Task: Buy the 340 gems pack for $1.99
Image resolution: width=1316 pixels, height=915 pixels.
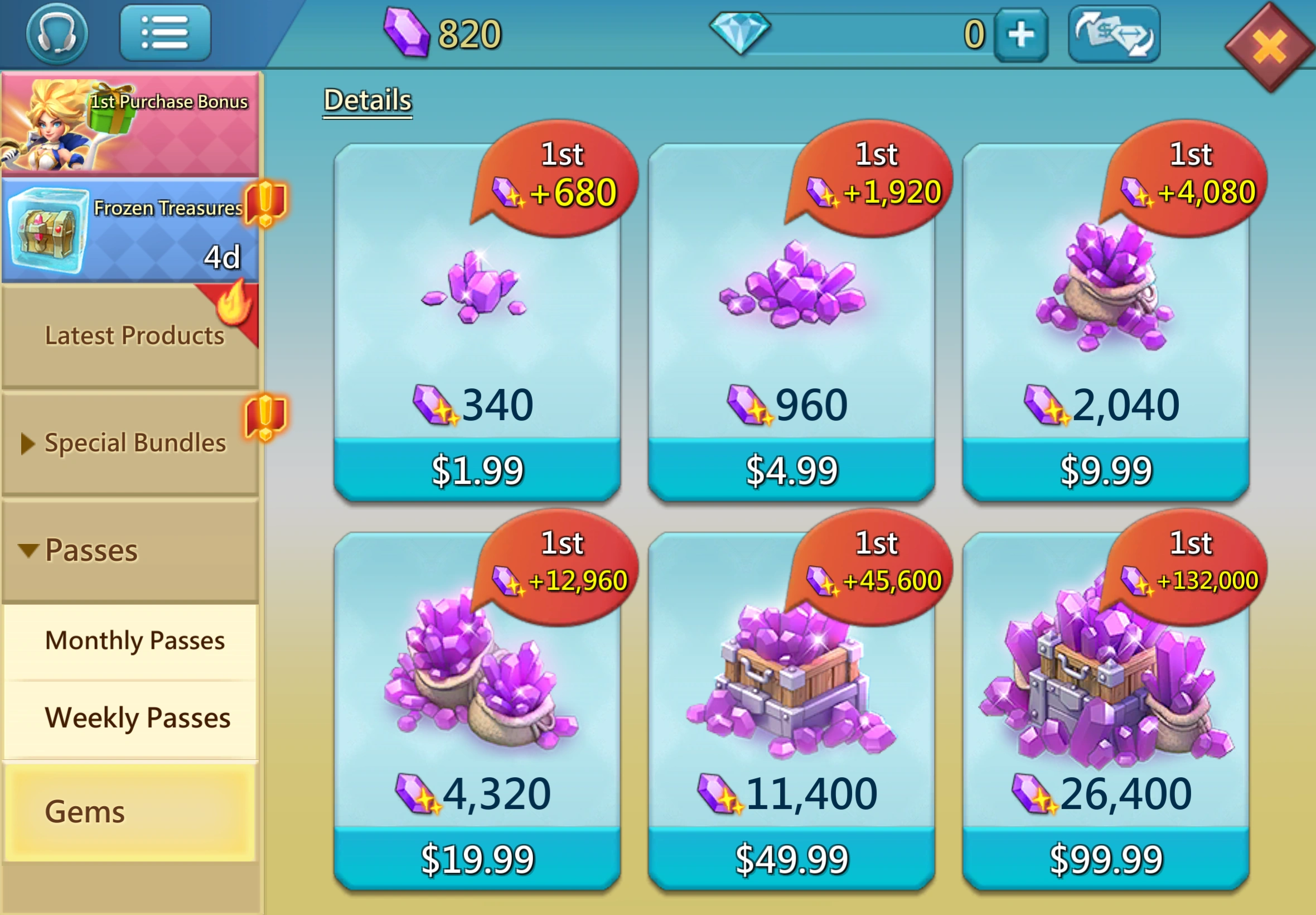Action: tap(477, 470)
